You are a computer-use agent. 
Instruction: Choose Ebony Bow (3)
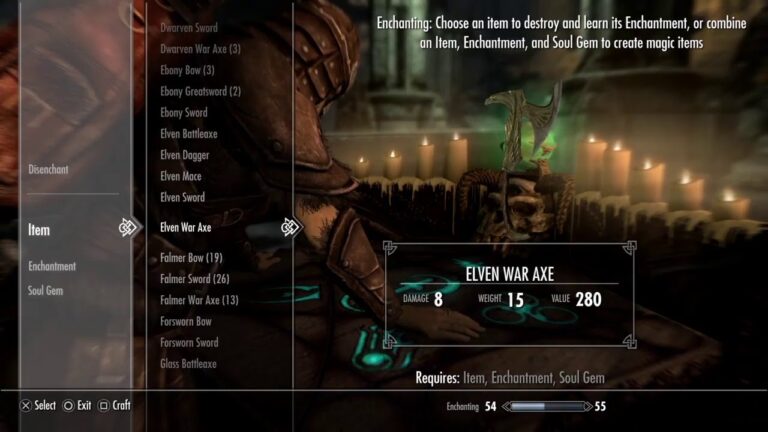187,71
